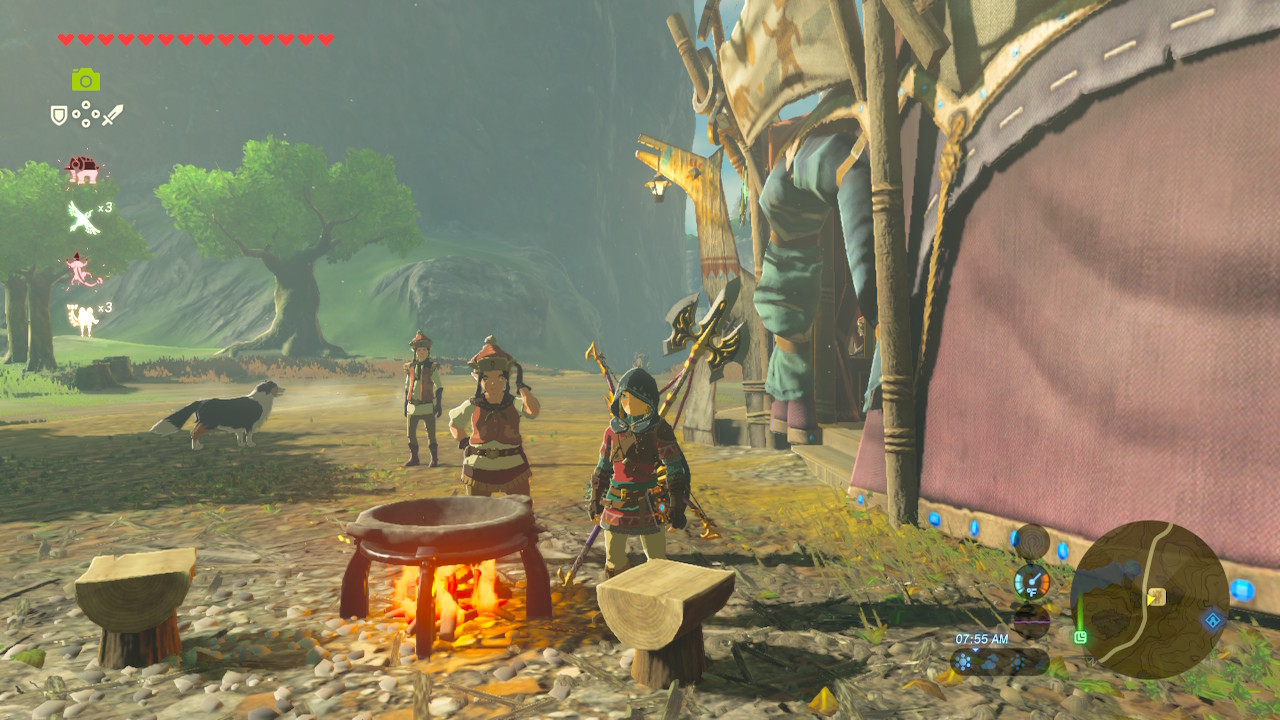Toggle the Fahrenheit temperature gauge

pyautogui.click(x=1032, y=582)
